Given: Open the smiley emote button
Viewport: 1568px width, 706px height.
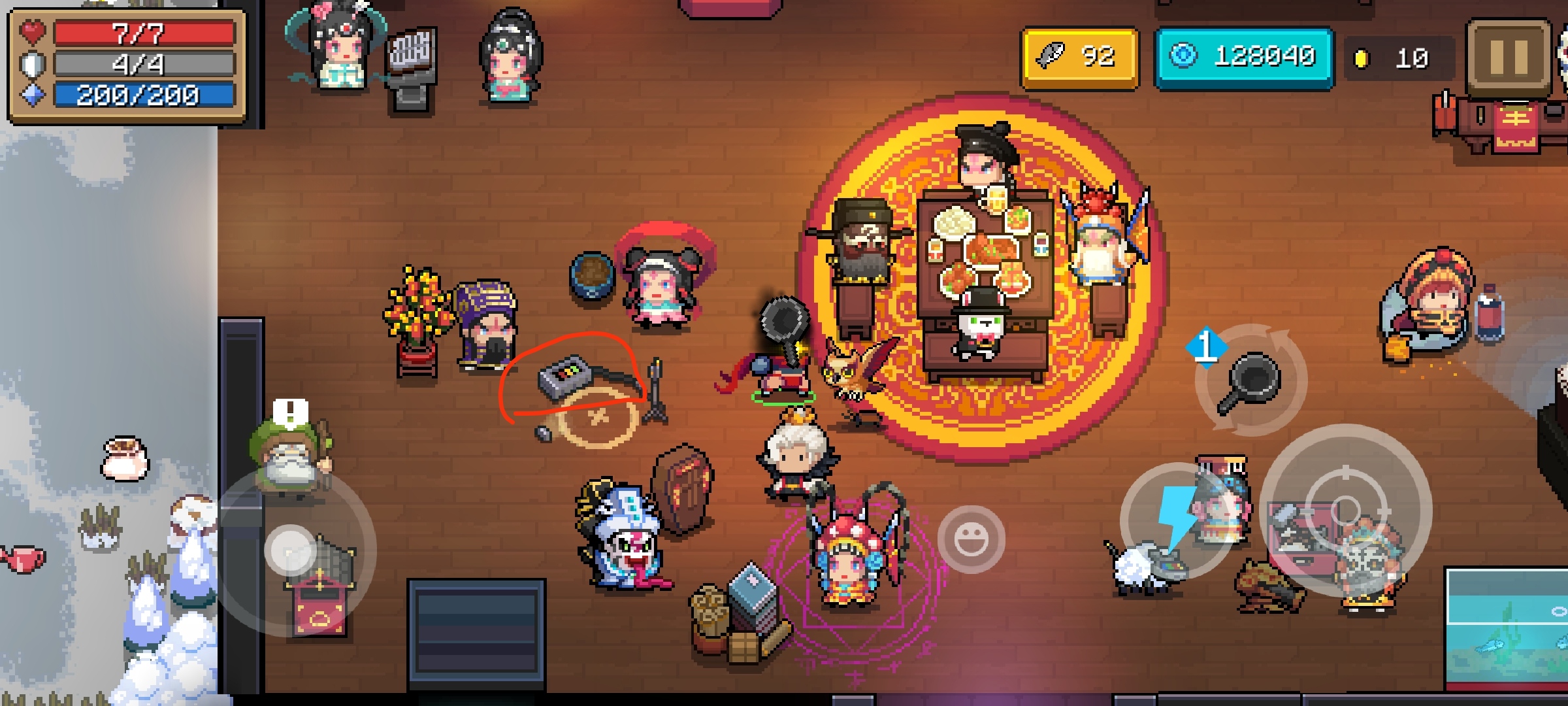Looking at the screenshot, I should tap(971, 539).
